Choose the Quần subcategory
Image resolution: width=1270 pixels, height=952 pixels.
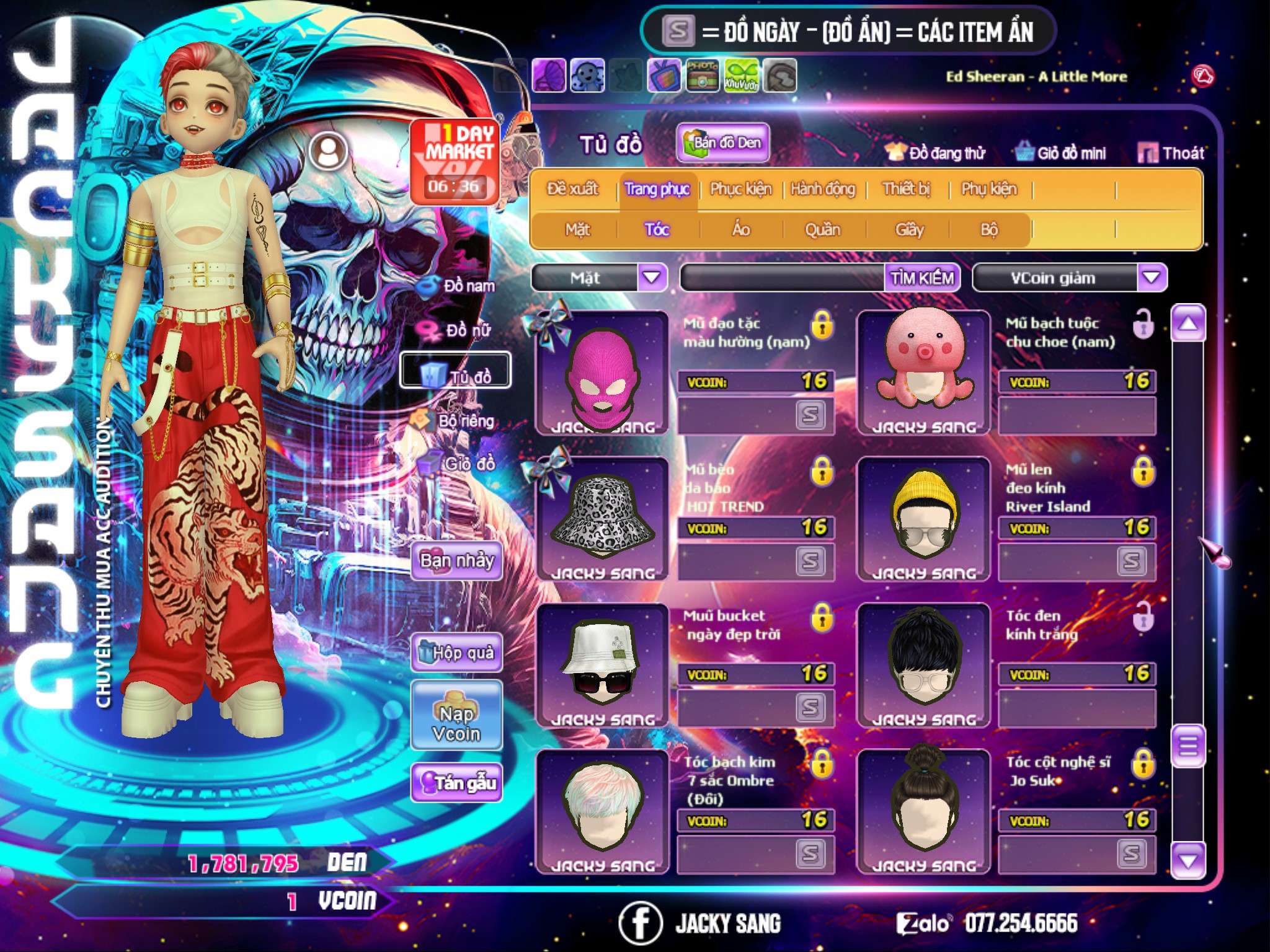[822, 230]
